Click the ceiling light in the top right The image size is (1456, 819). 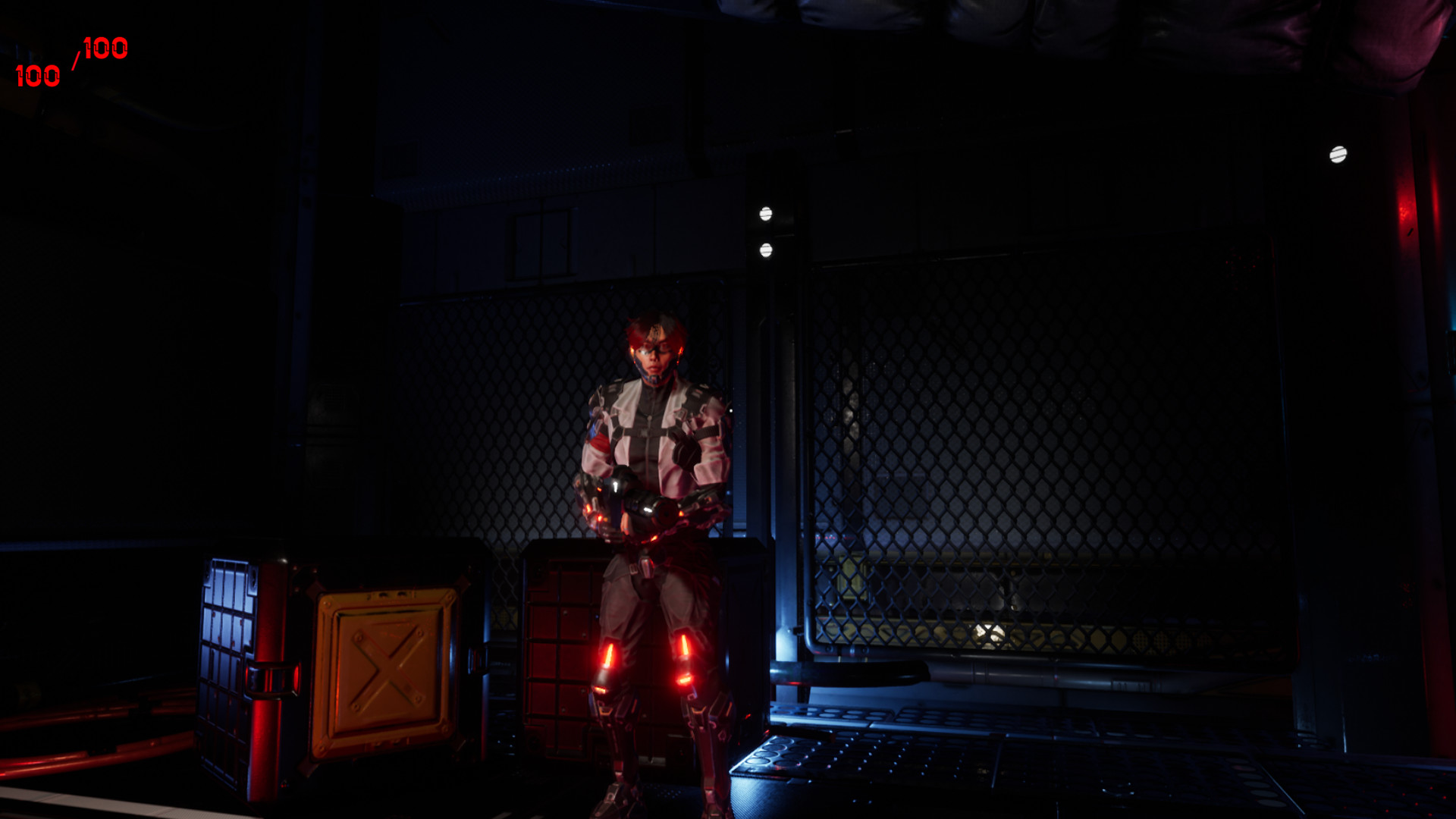point(1338,156)
